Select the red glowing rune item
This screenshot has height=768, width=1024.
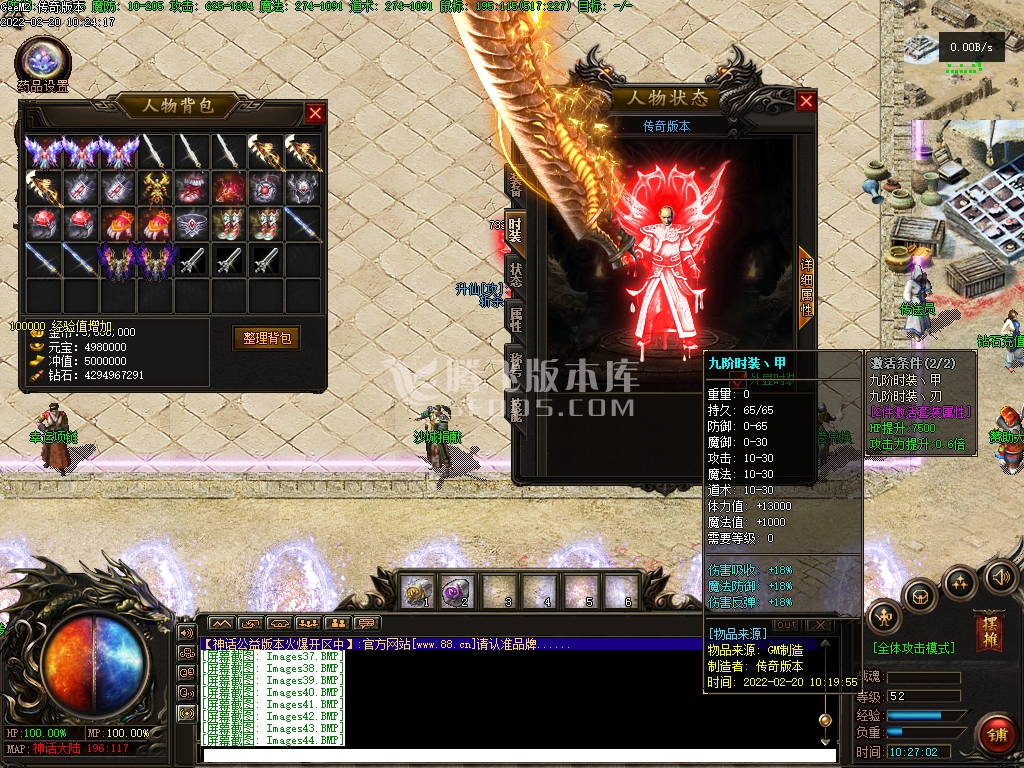tap(229, 187)
